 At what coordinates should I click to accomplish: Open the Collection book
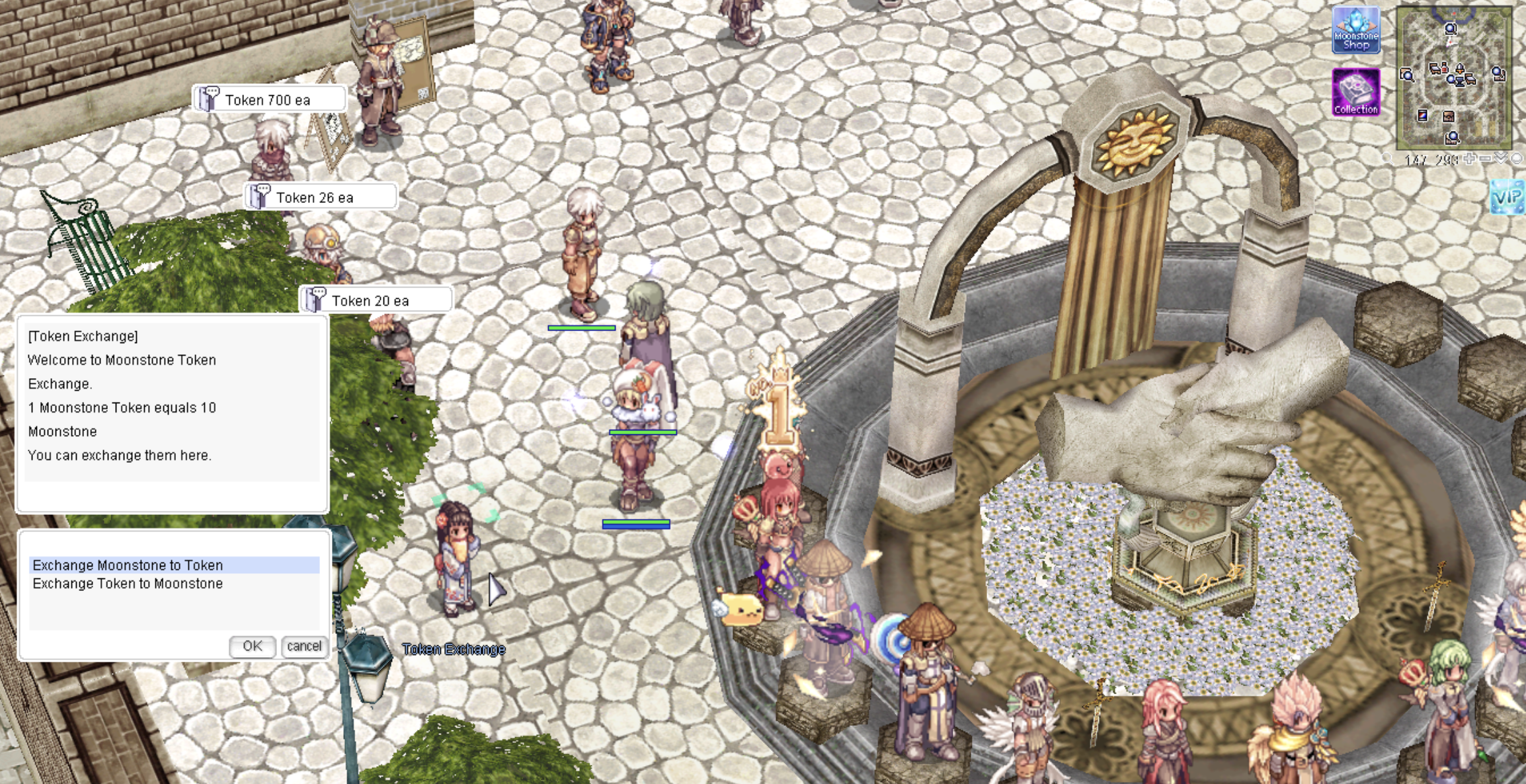coord(1355,92)
